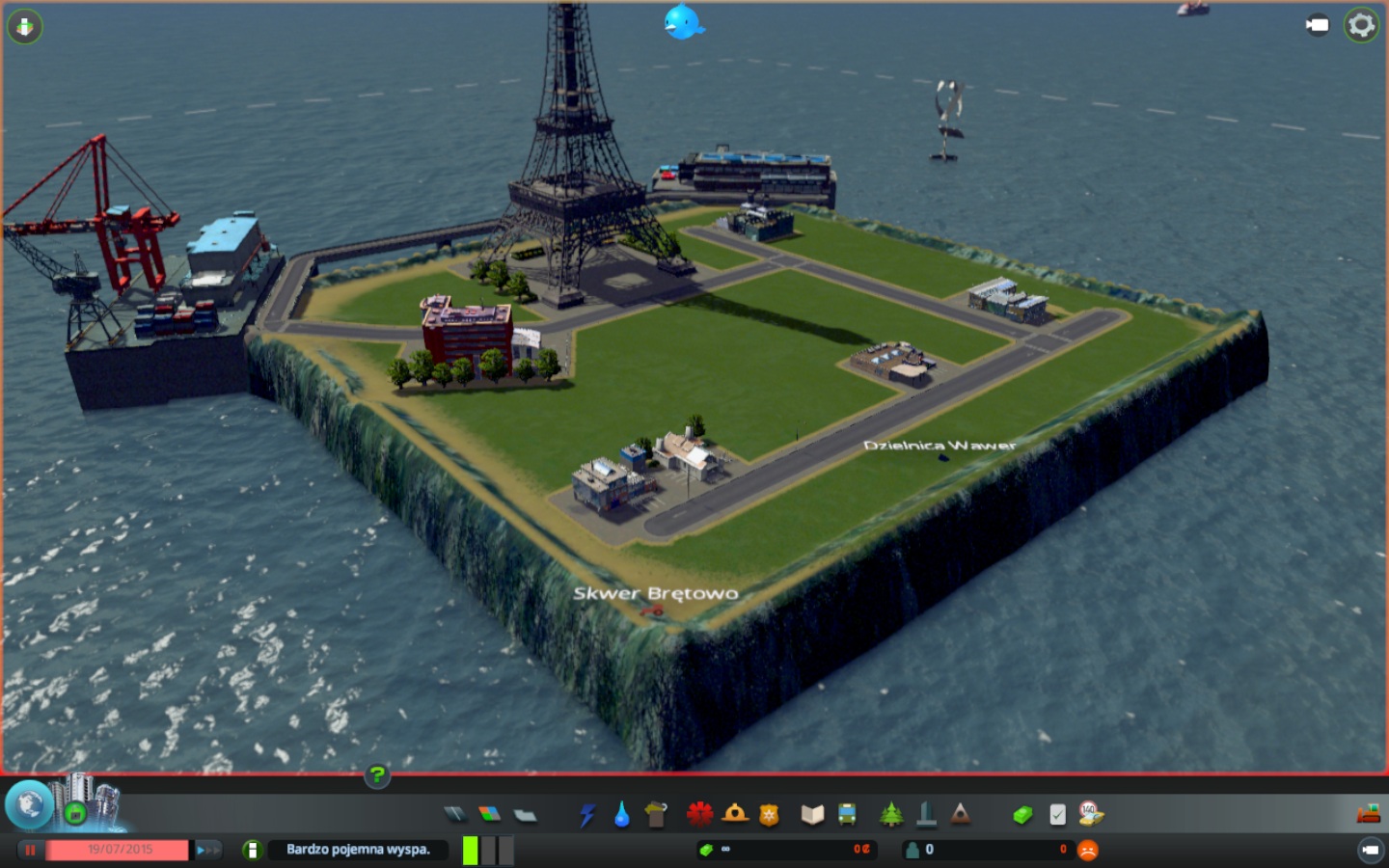Viewport: 1389px width, 868px height.
Task: Open the Parks and decoration tree menu
Action: tap(891, 815)
